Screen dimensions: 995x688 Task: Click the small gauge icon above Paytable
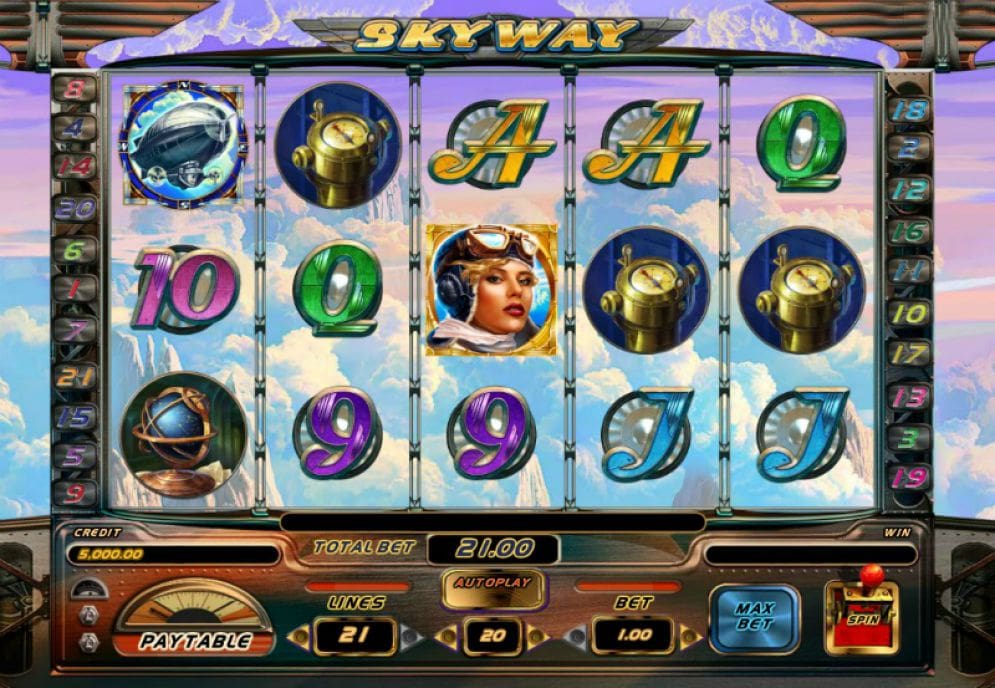click(88, 589)
